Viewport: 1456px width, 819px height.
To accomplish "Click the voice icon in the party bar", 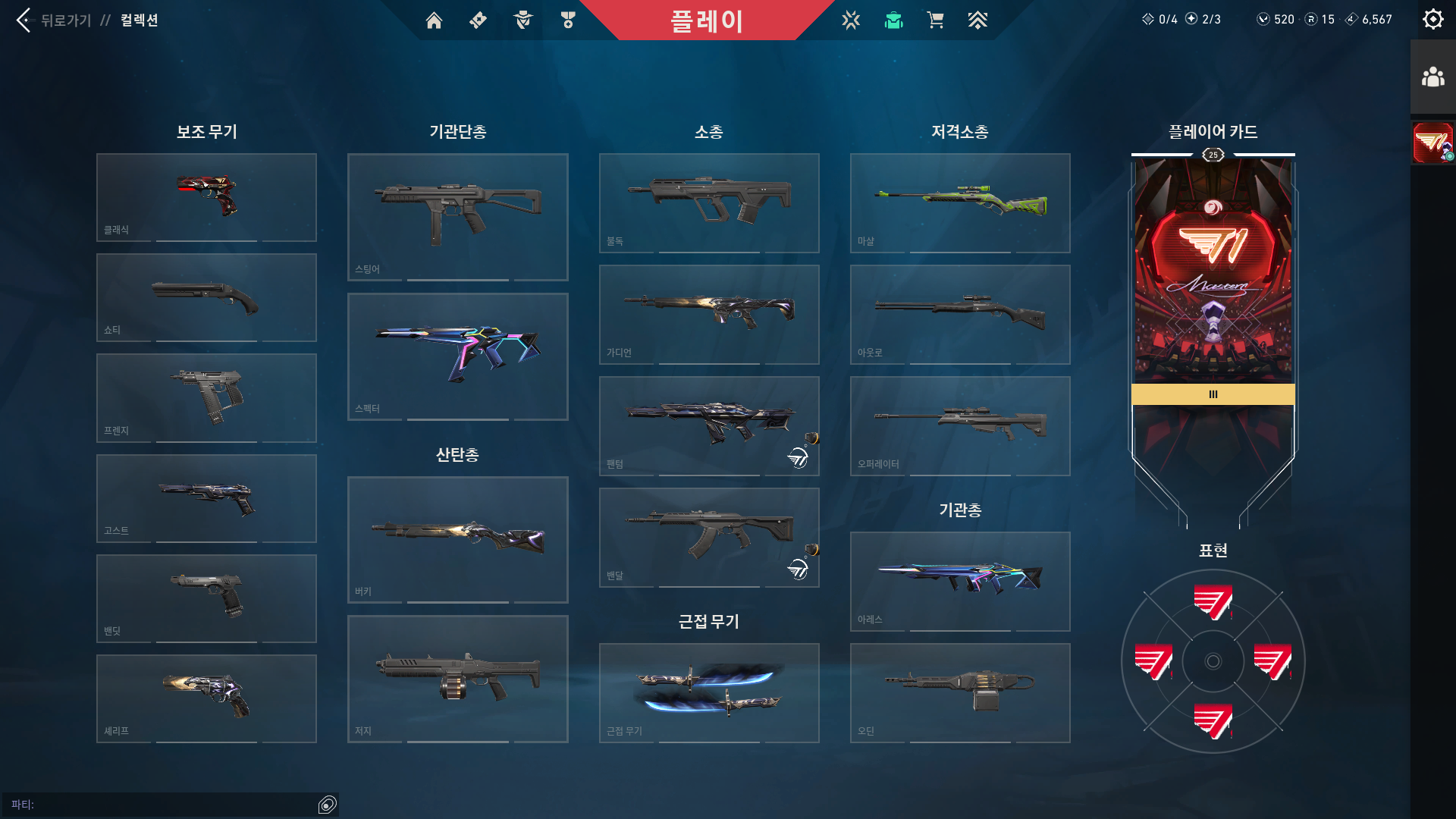I will (328, 804).
